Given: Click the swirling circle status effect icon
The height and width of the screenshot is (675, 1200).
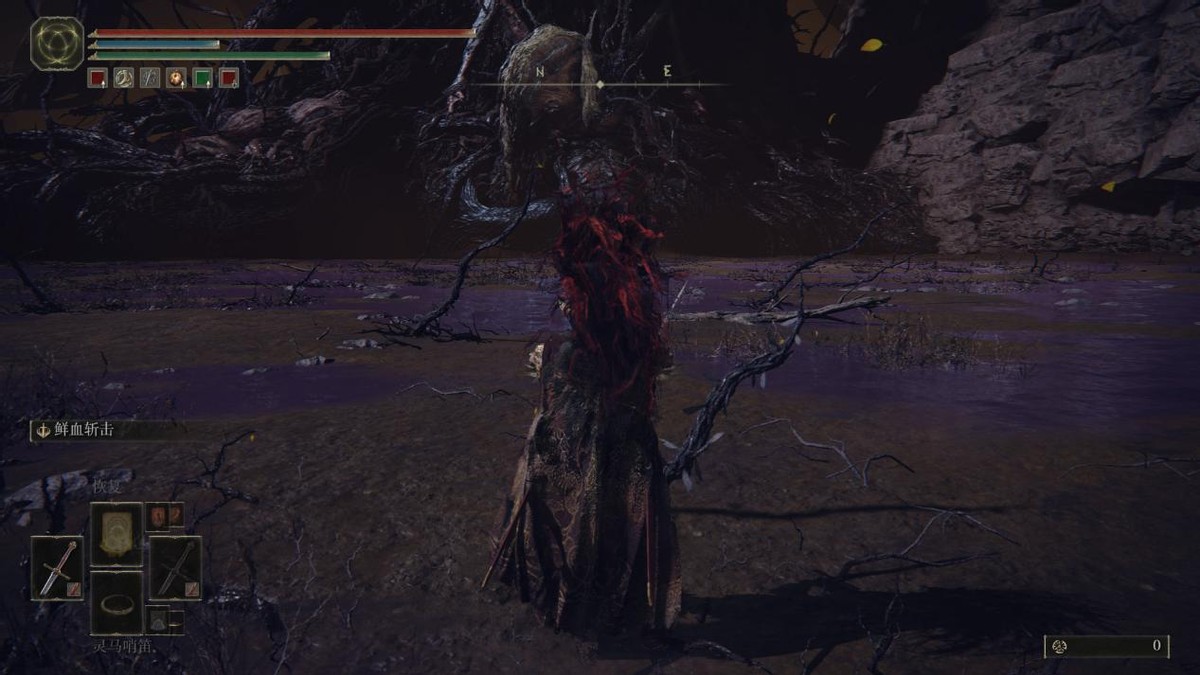Looking at the screenshot, I should tap(123, 78).
